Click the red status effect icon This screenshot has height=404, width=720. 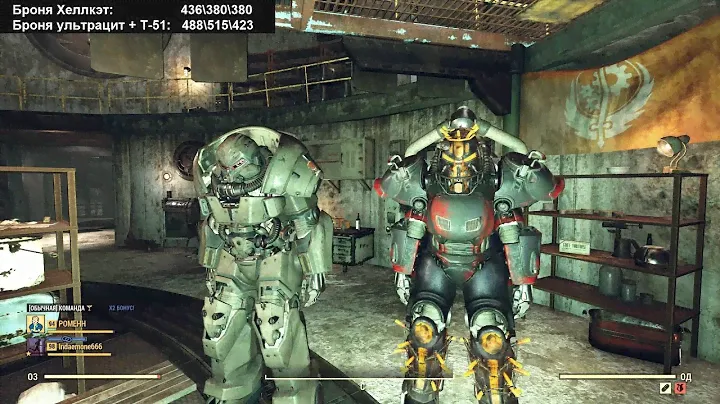[x=682, y=386]
